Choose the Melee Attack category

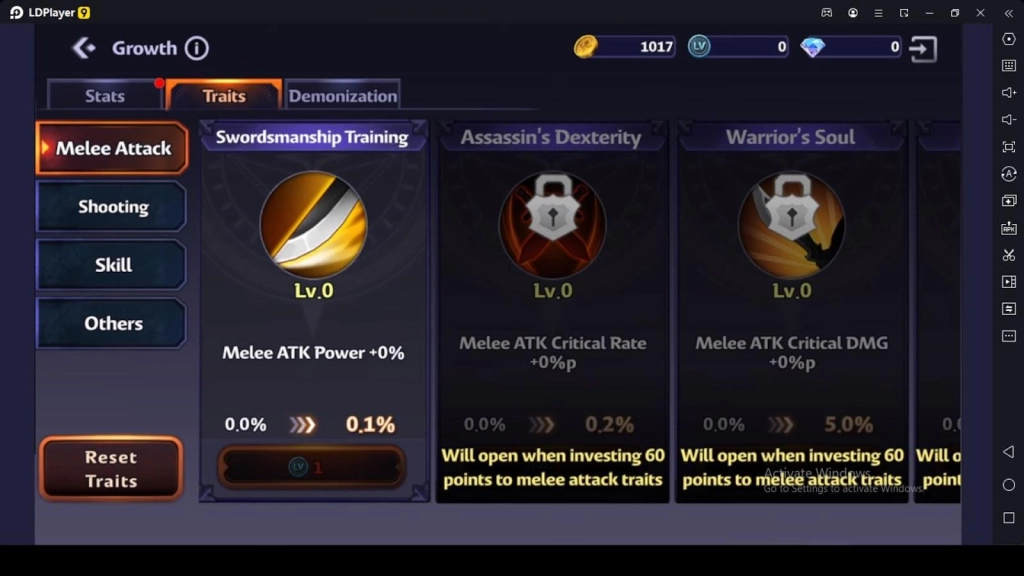point(112,148)
